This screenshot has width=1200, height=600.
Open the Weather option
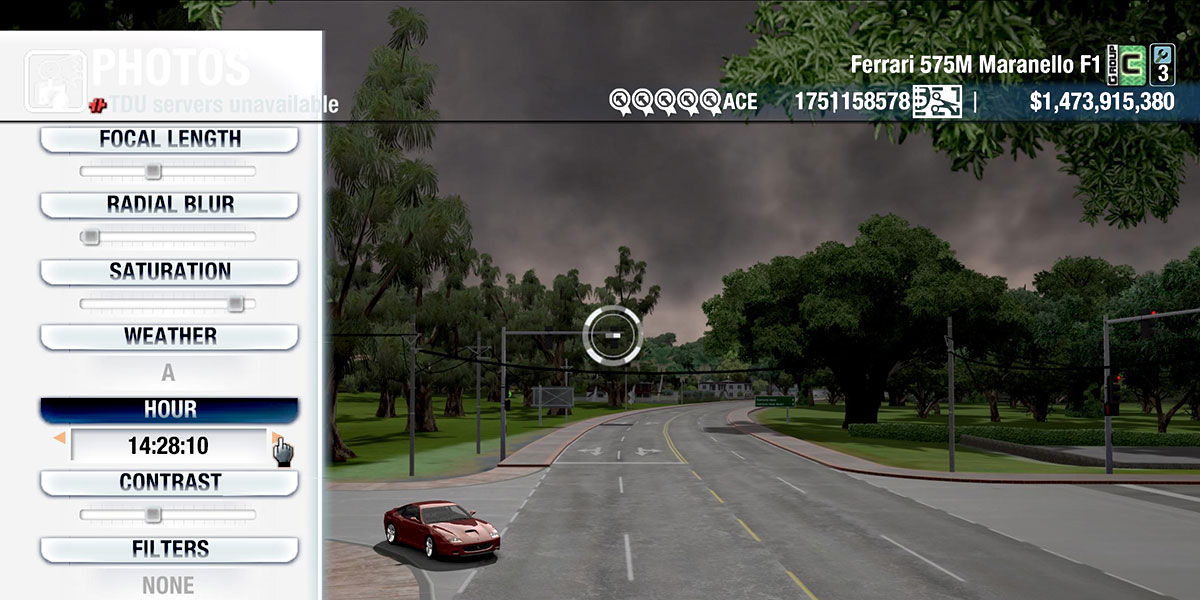(169, 337)
